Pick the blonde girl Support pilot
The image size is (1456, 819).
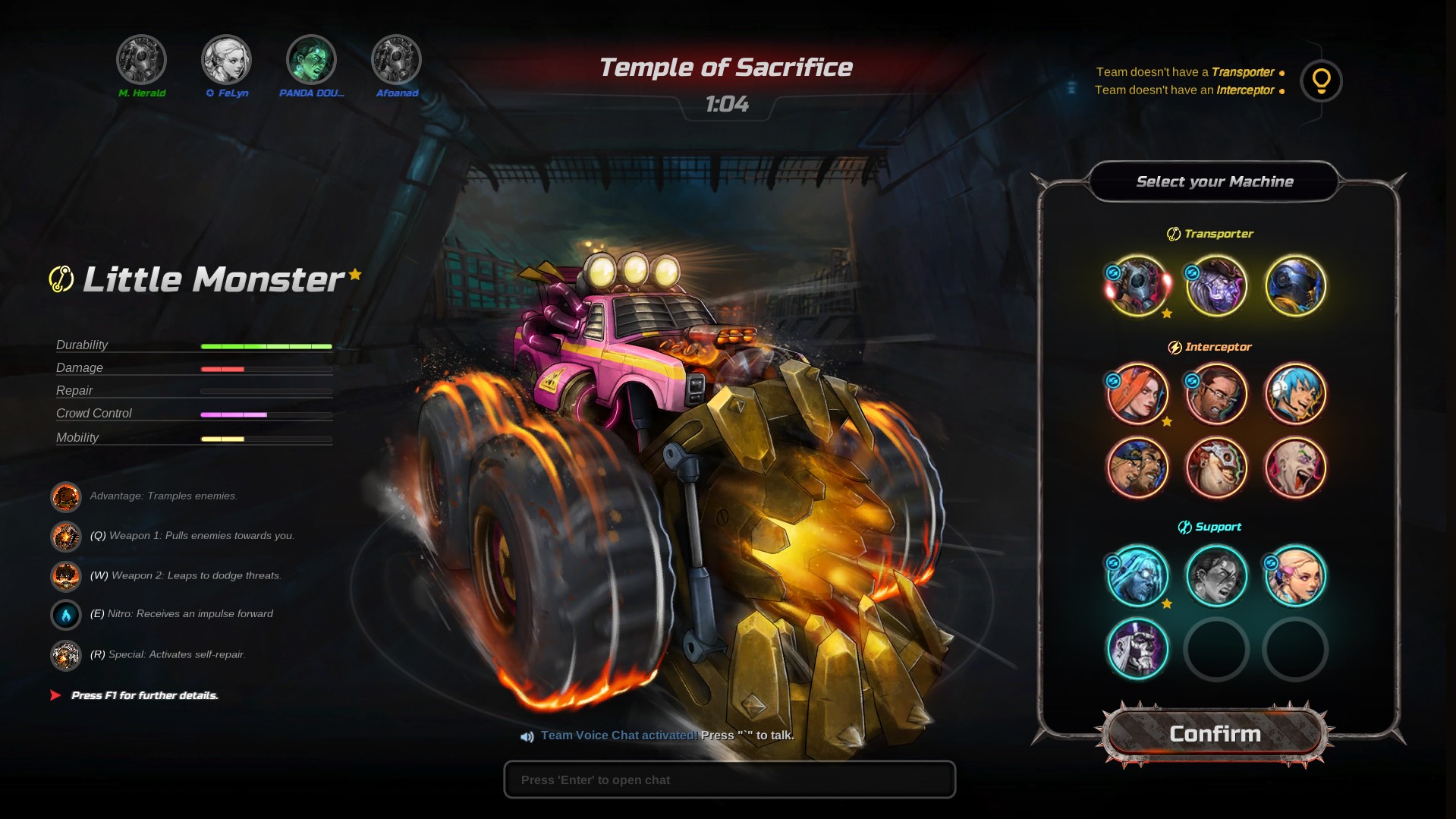1295,576
